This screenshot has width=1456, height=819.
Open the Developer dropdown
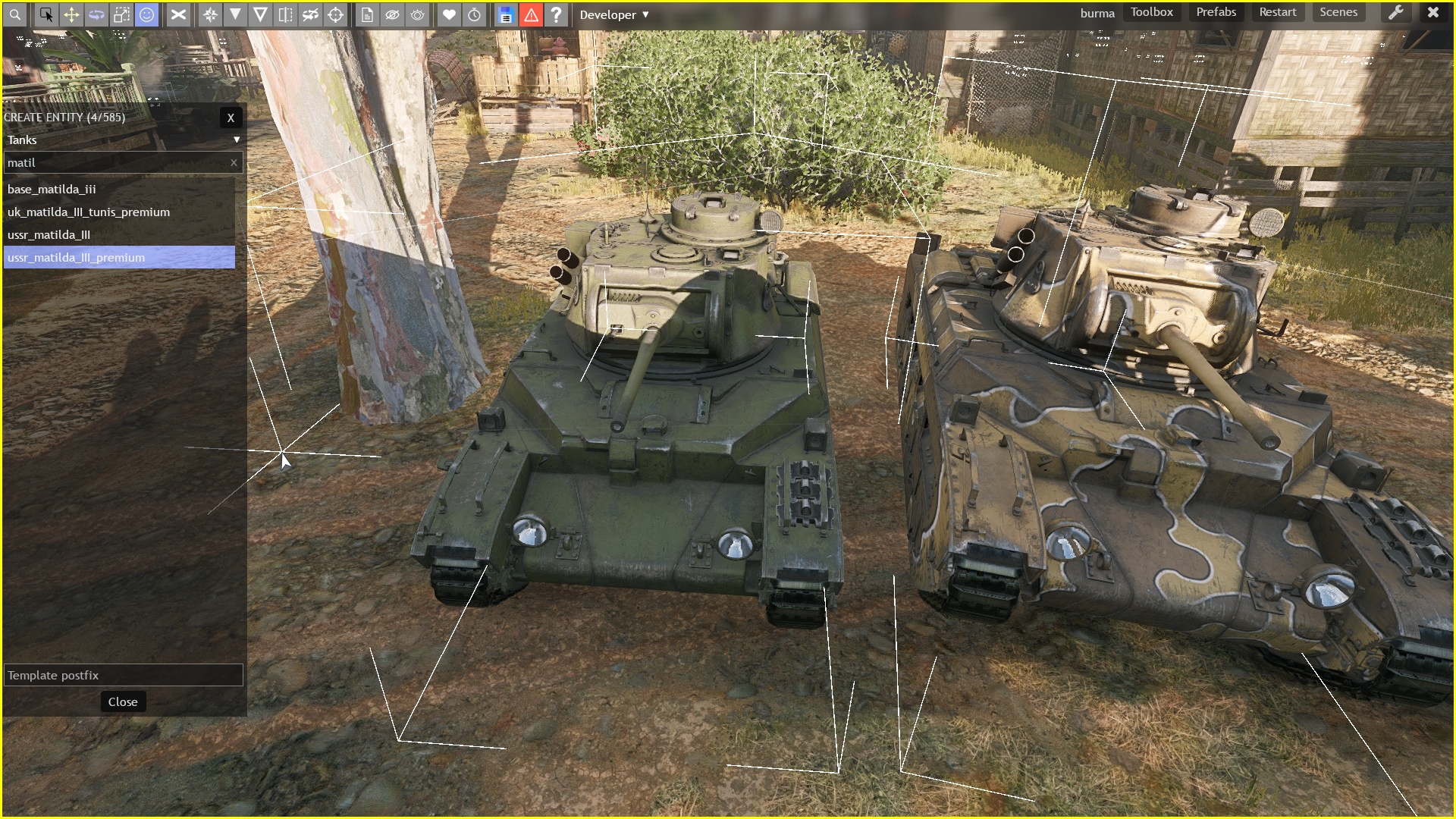point(614,14)
